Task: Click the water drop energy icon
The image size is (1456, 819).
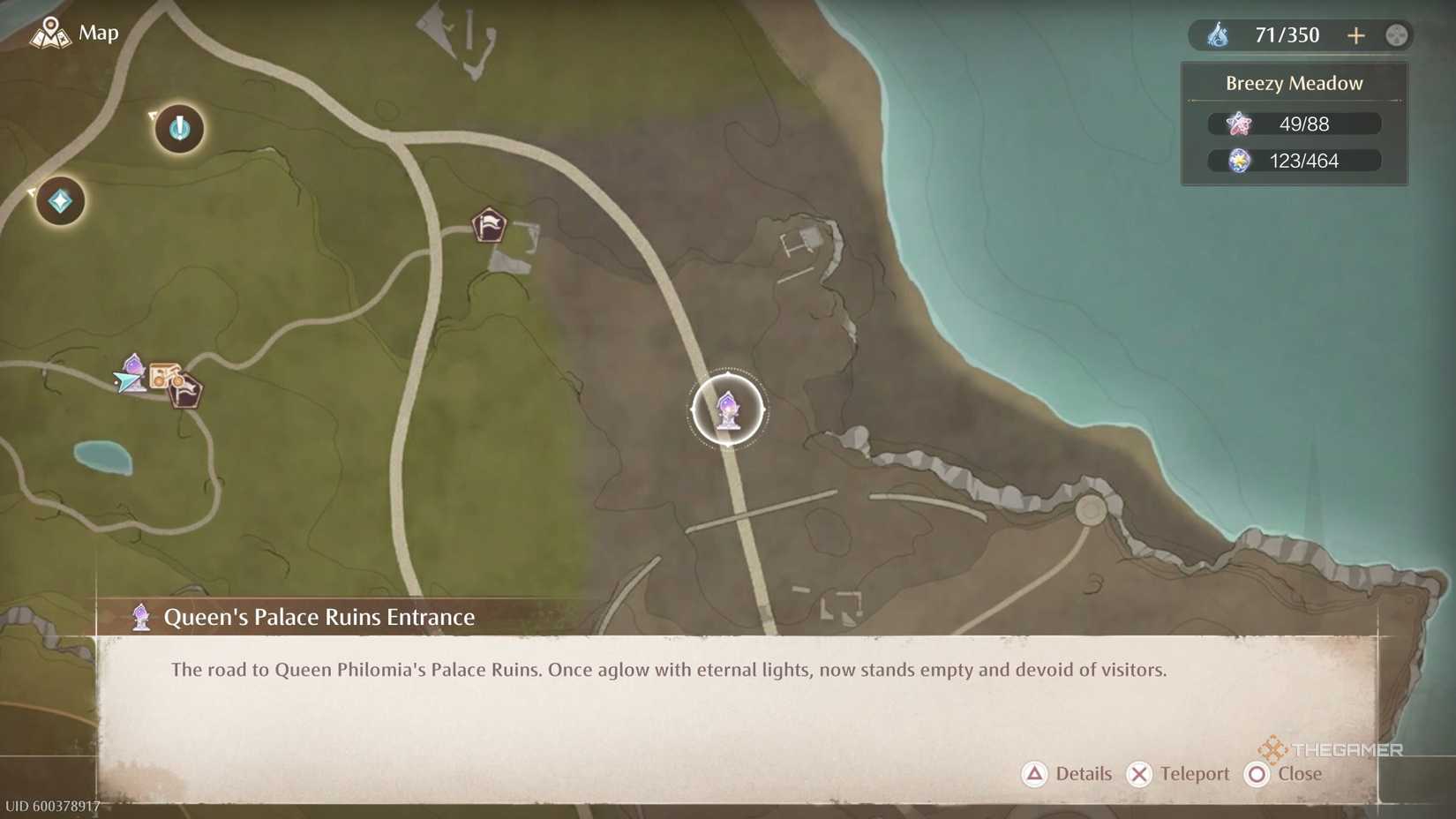Action: (1220, 34)
